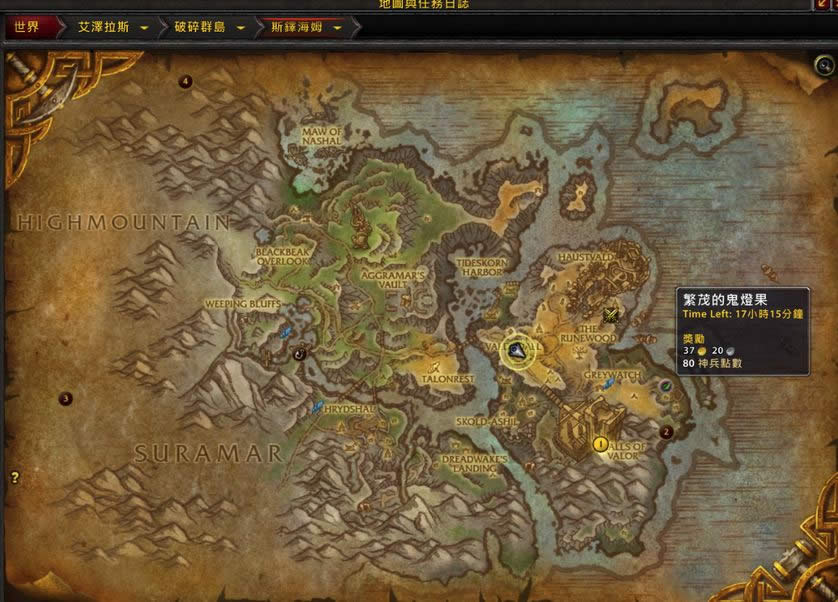Viewport: 838px width, 602px height.
Task: Choose the highlighted world quest near Valdisdall
Action: pos(518,349)
